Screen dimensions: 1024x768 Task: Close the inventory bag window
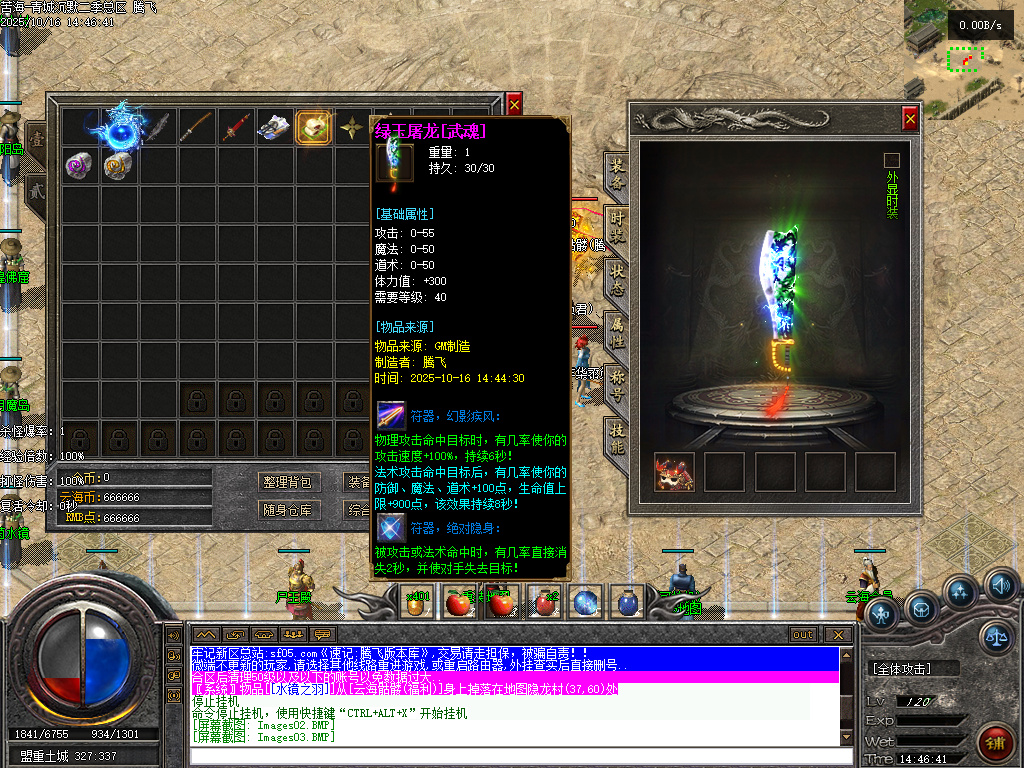tap(514, 103)
